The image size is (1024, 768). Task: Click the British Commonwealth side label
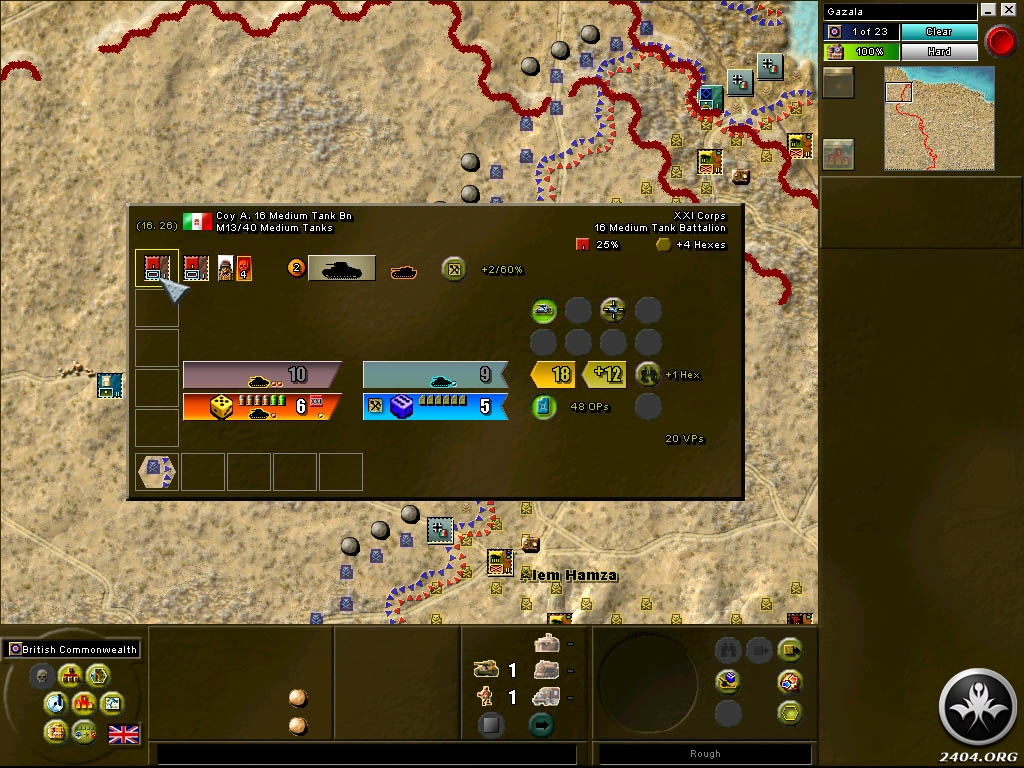72,649
